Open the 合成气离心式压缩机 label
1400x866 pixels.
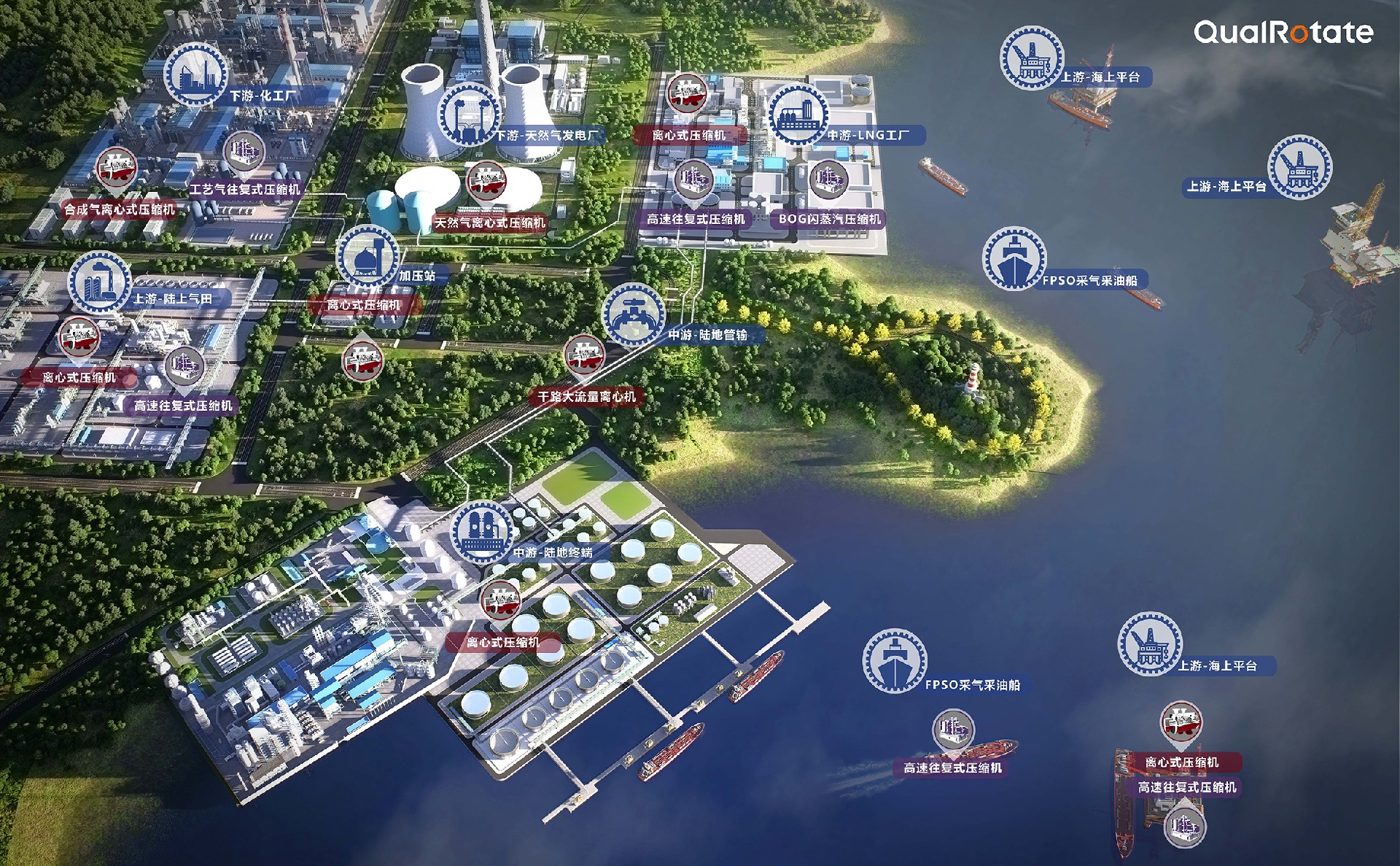pos(120,209)
